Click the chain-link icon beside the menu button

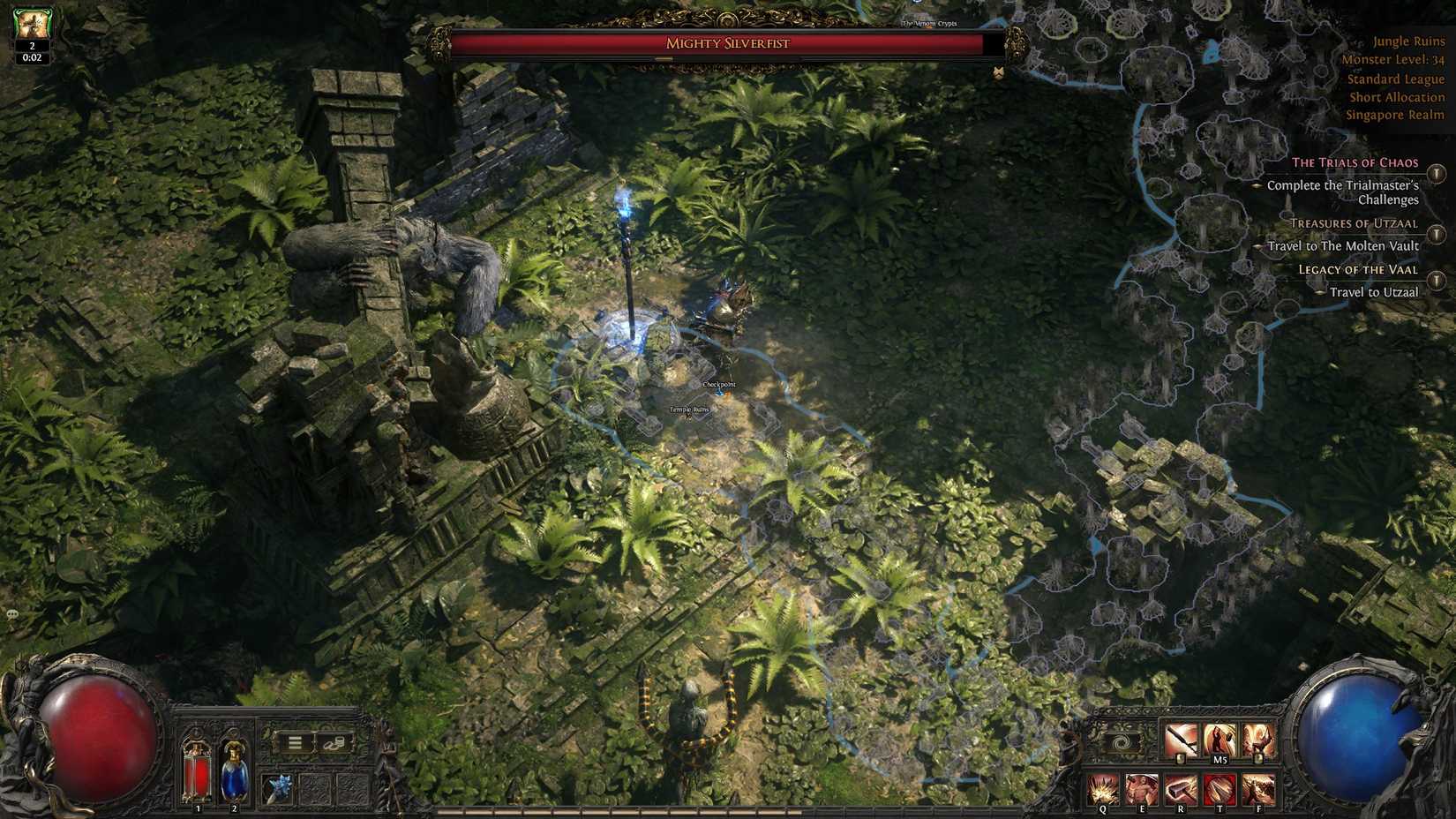point(334,744)
